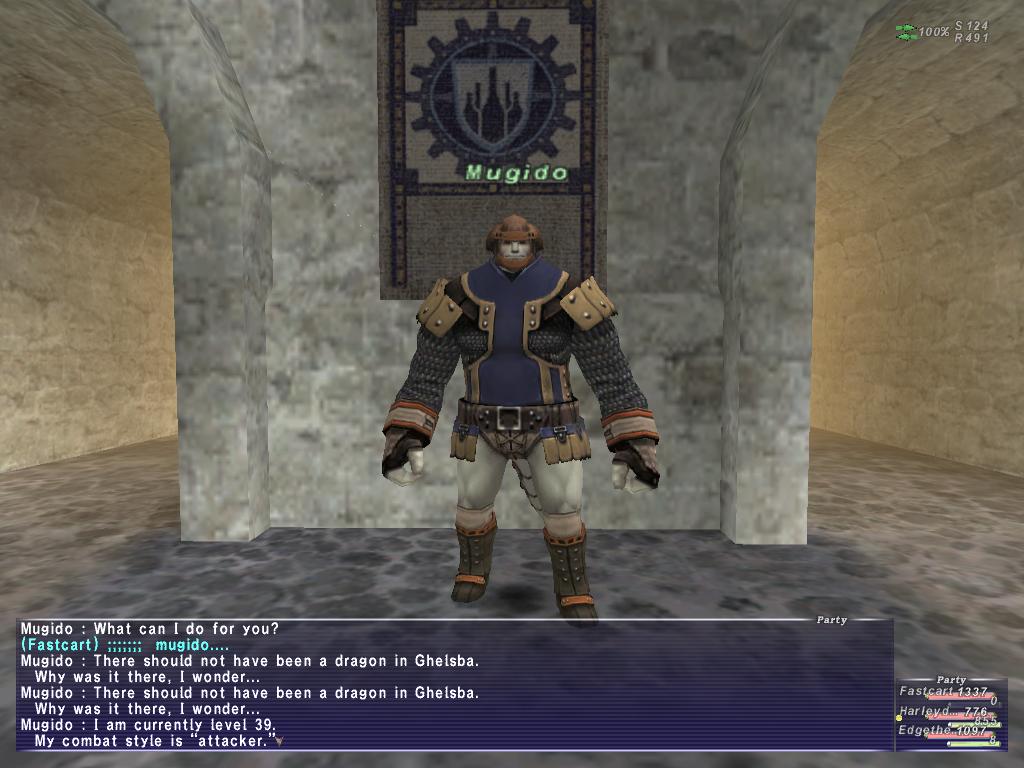The width and height of the screenshot is (1024, 768).
Task: Click the green network status icon
Action: [906, 33]
